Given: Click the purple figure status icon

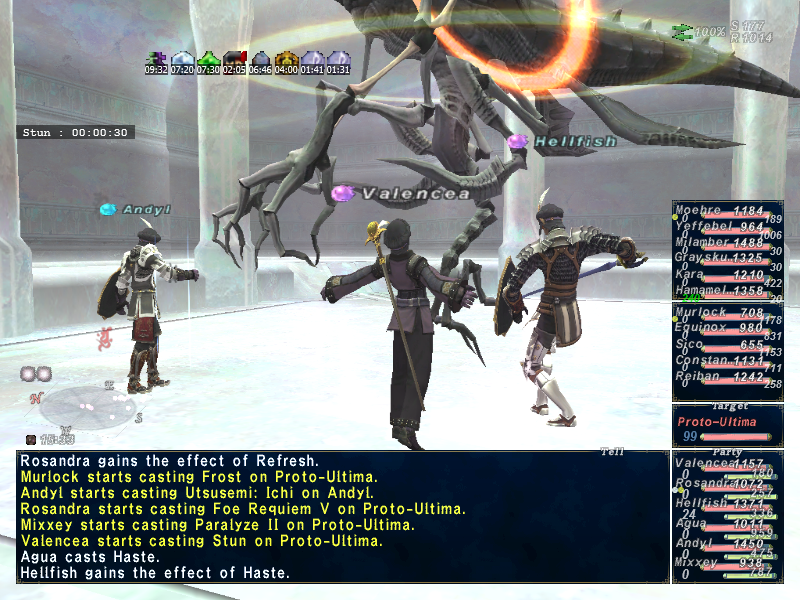Looking at the screenshot, I should click(156, 59).
